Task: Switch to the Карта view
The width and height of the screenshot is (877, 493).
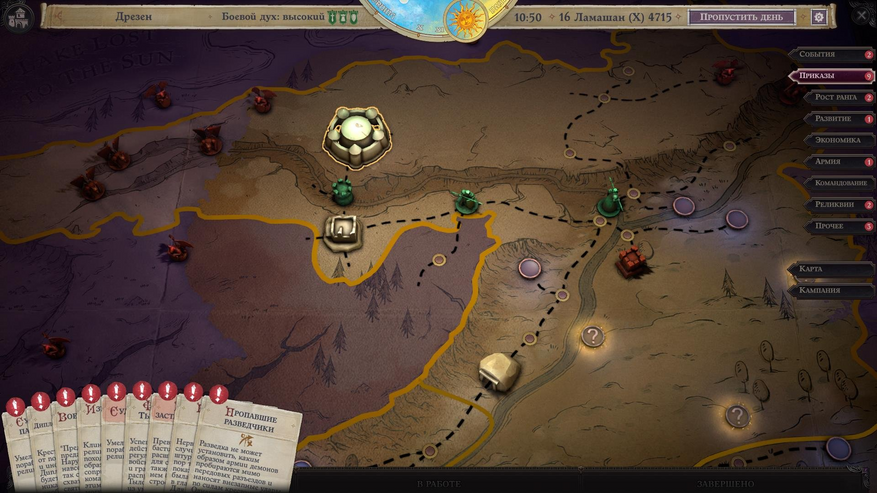Action: (x=832, y=269)
